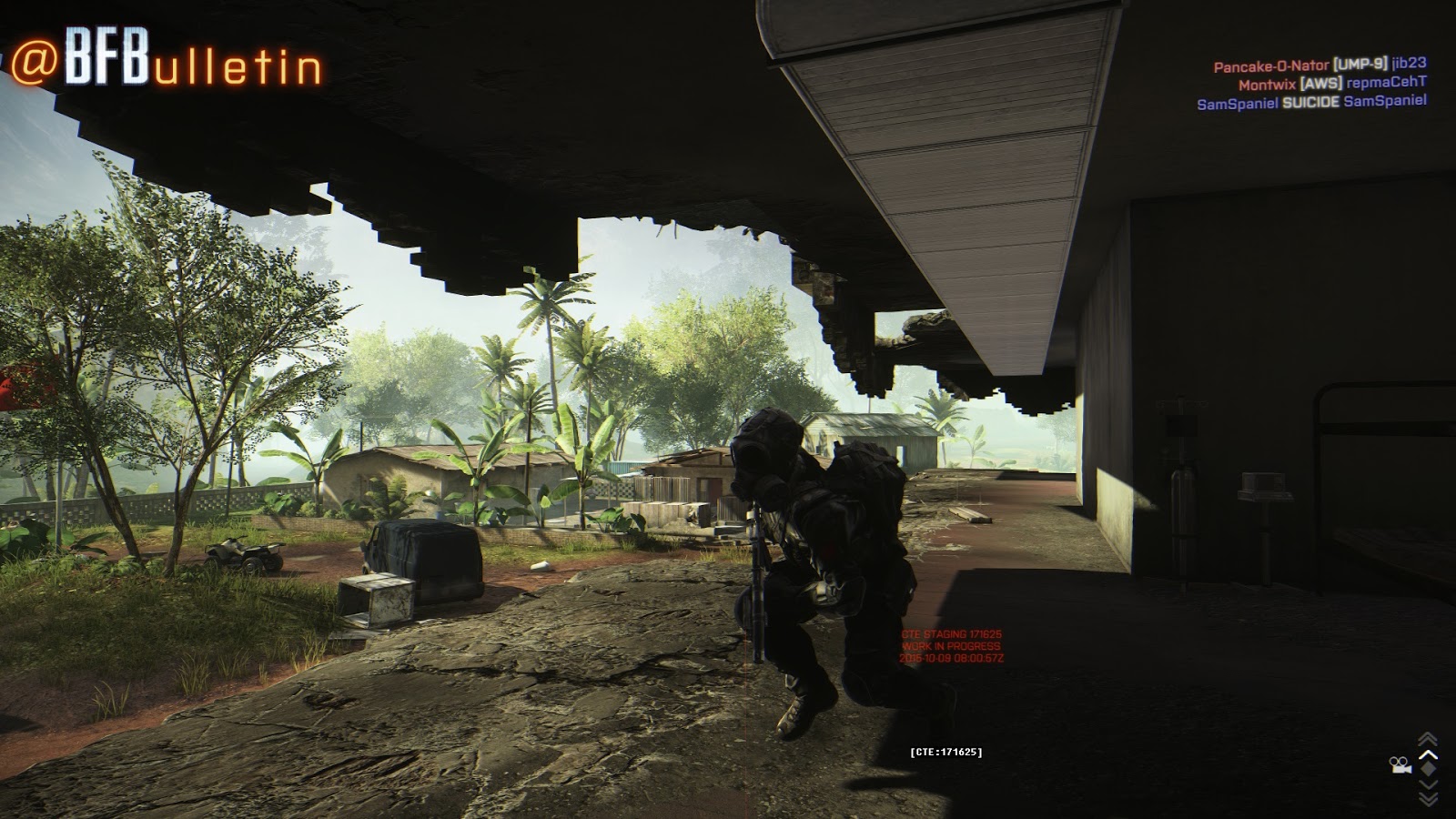Click the diamond position indicator on the chevron slider
The image size is (1456, 819).
coord(1427,767)
